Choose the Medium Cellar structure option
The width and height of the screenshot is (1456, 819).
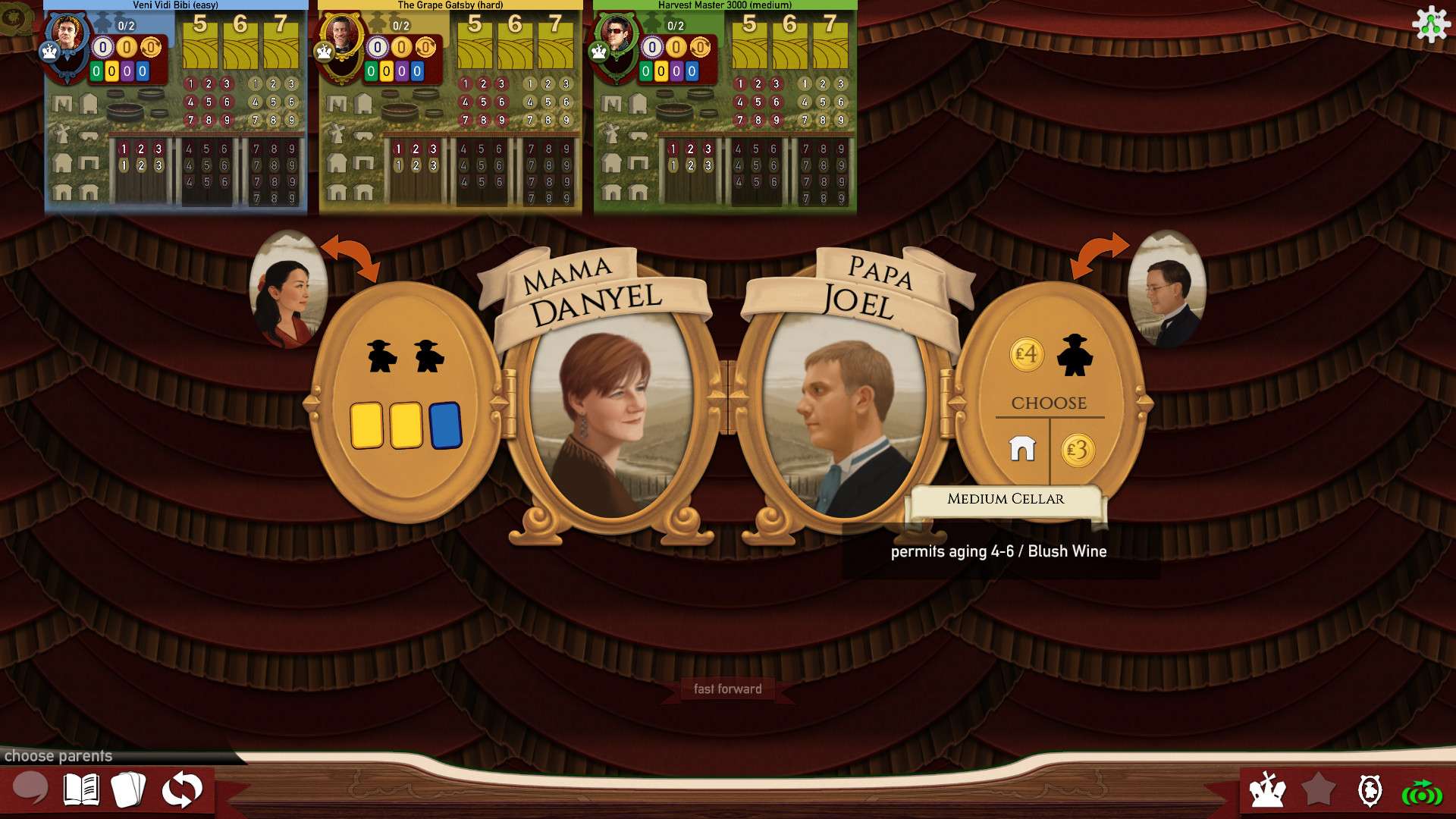[1022, 450]
